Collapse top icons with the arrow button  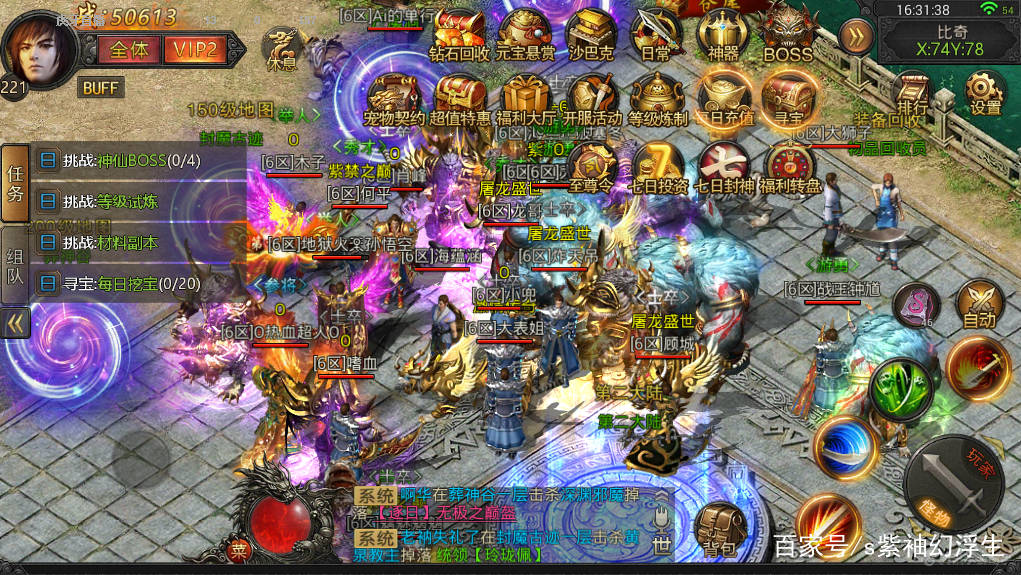855,37
